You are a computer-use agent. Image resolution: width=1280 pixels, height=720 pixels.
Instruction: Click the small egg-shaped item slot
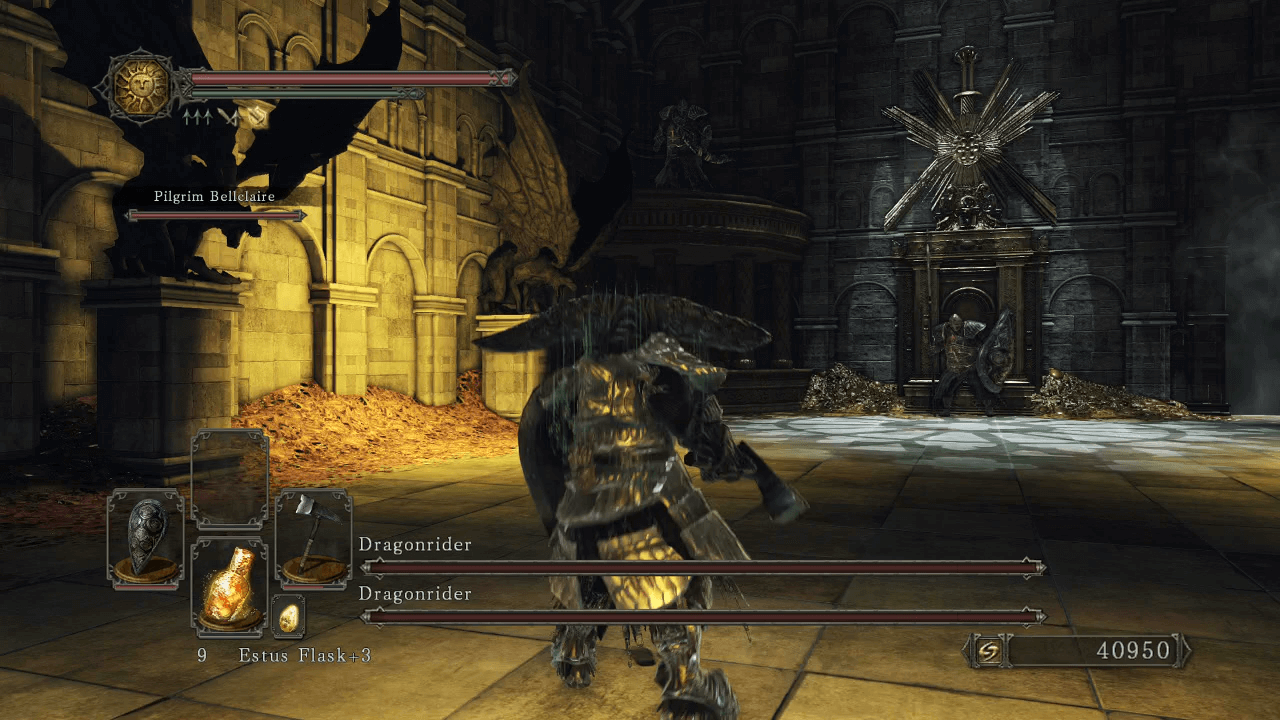(x=289, y=617)
